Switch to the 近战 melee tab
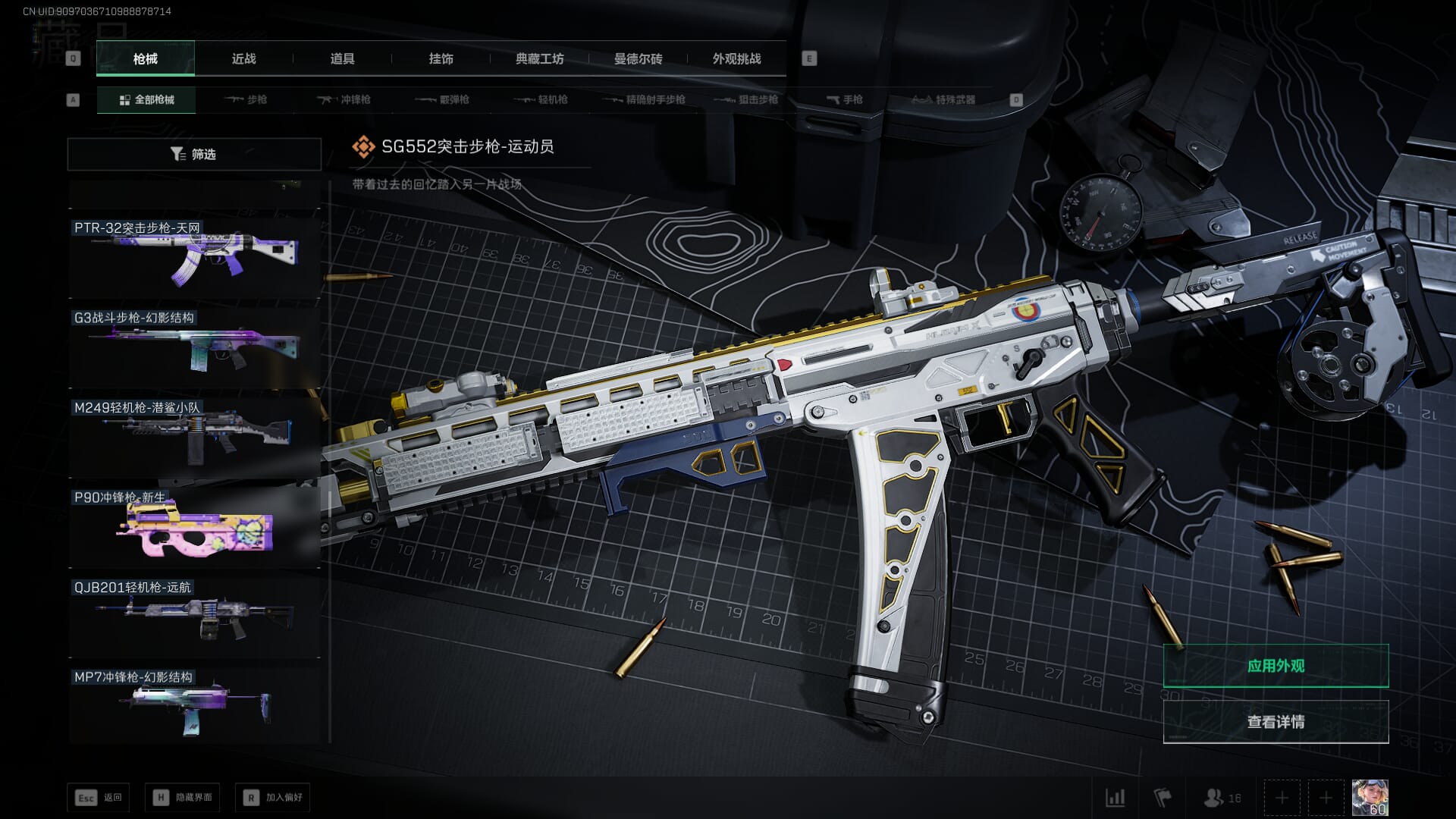This screenshot has width=1456, height=819. (243, 58)
